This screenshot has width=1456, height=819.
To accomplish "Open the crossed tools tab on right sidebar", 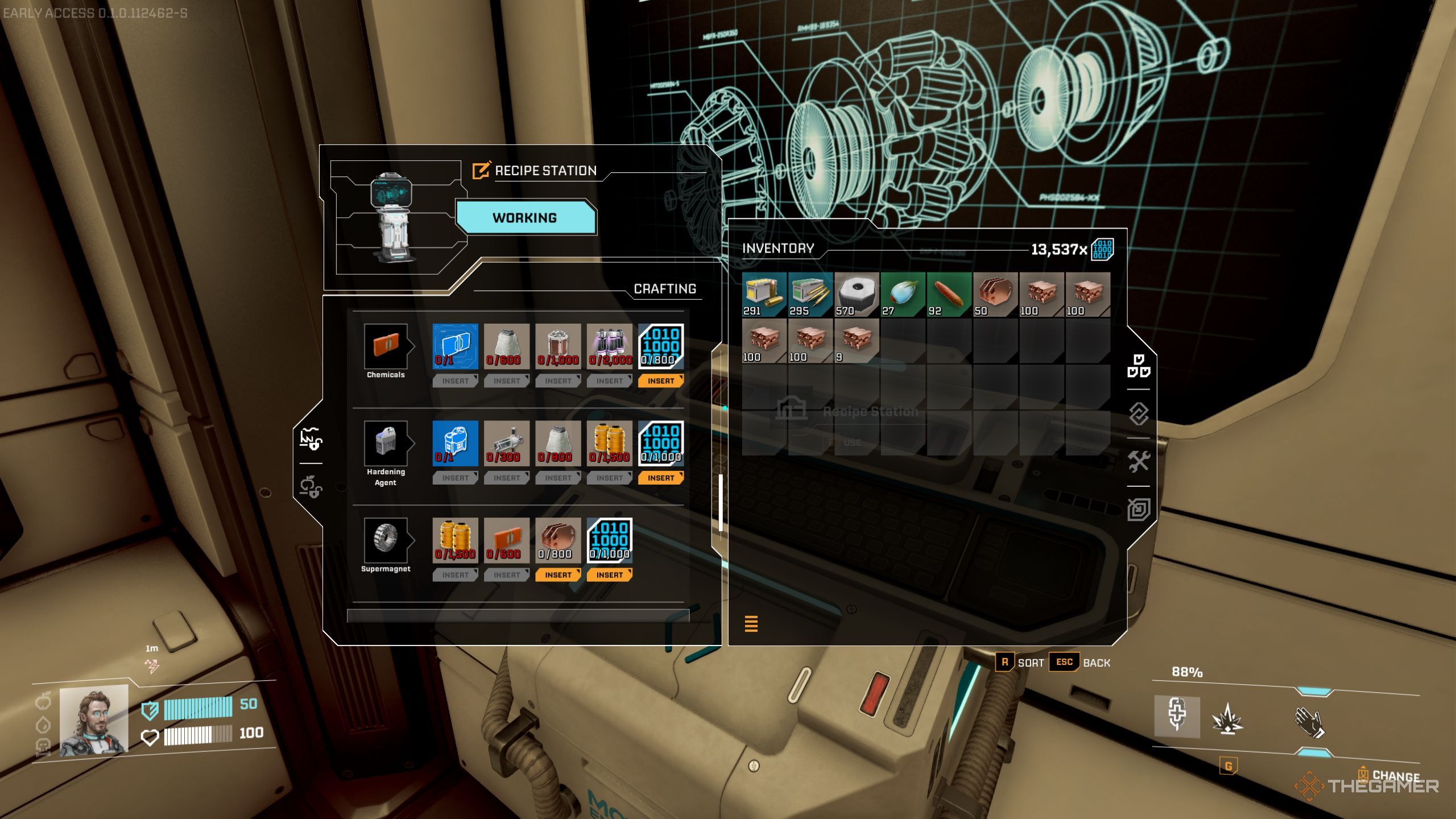I will point(1139,461).
